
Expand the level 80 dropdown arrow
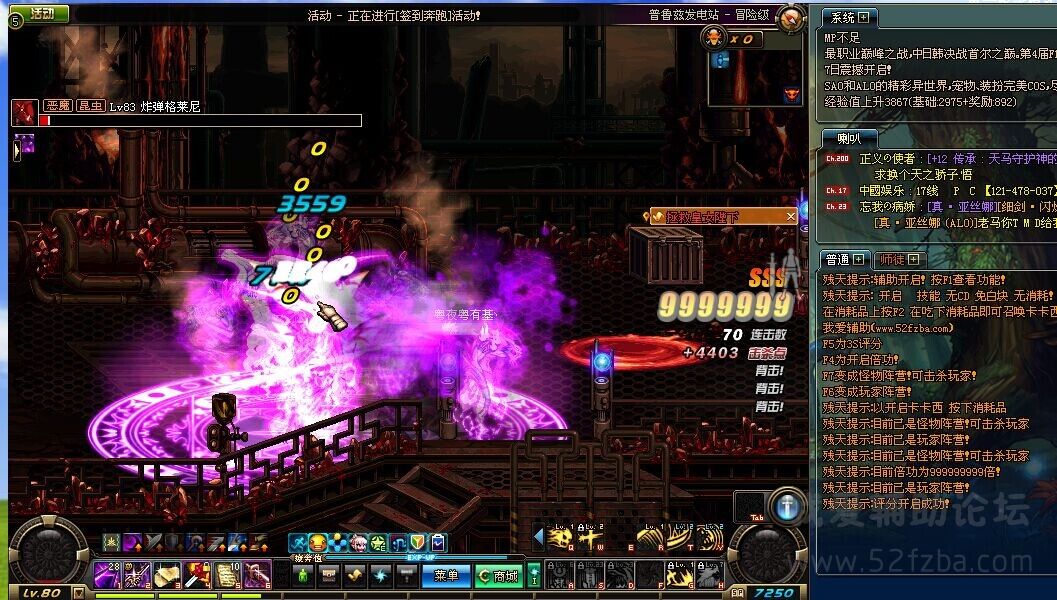79,593
